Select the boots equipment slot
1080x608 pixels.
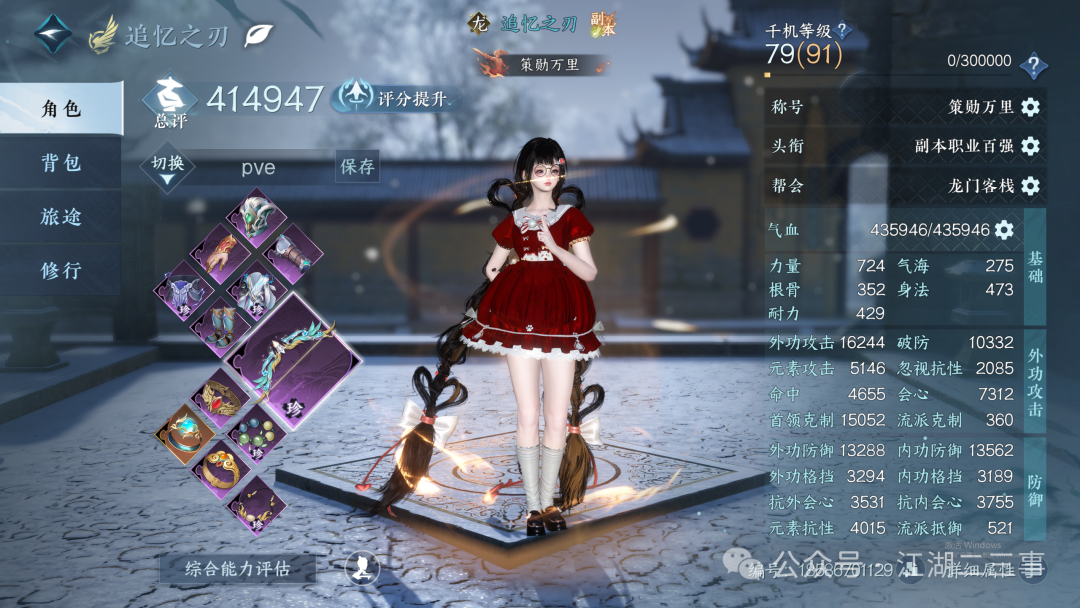[x=219, y=324]
